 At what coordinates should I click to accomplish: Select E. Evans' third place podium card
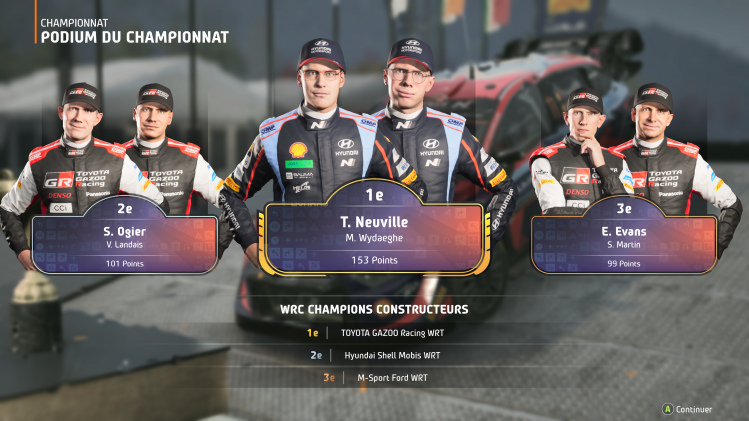tap(624, 240)
